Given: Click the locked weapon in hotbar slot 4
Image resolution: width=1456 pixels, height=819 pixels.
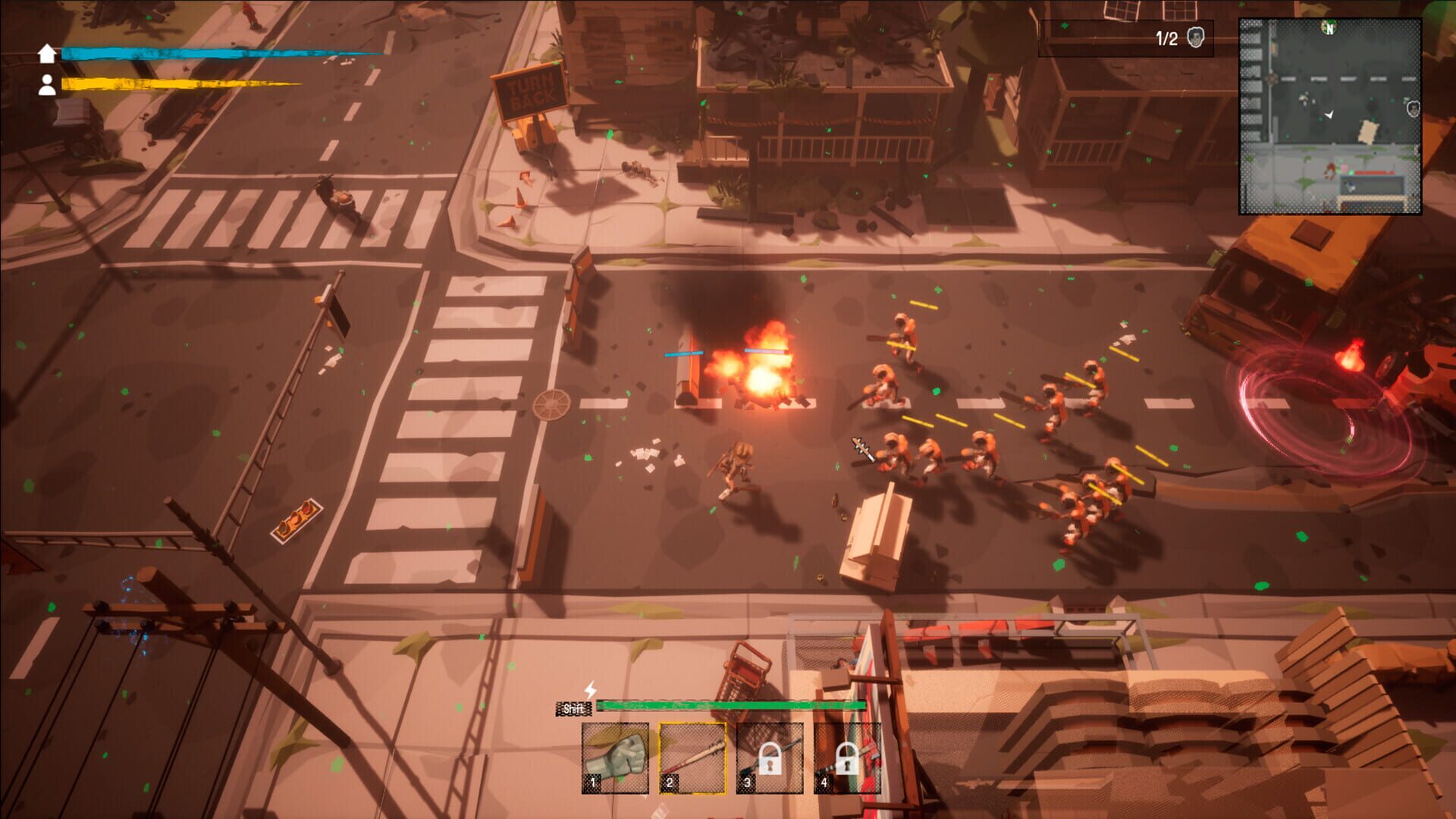Looking at the screenshot, I should click(846, 758).
